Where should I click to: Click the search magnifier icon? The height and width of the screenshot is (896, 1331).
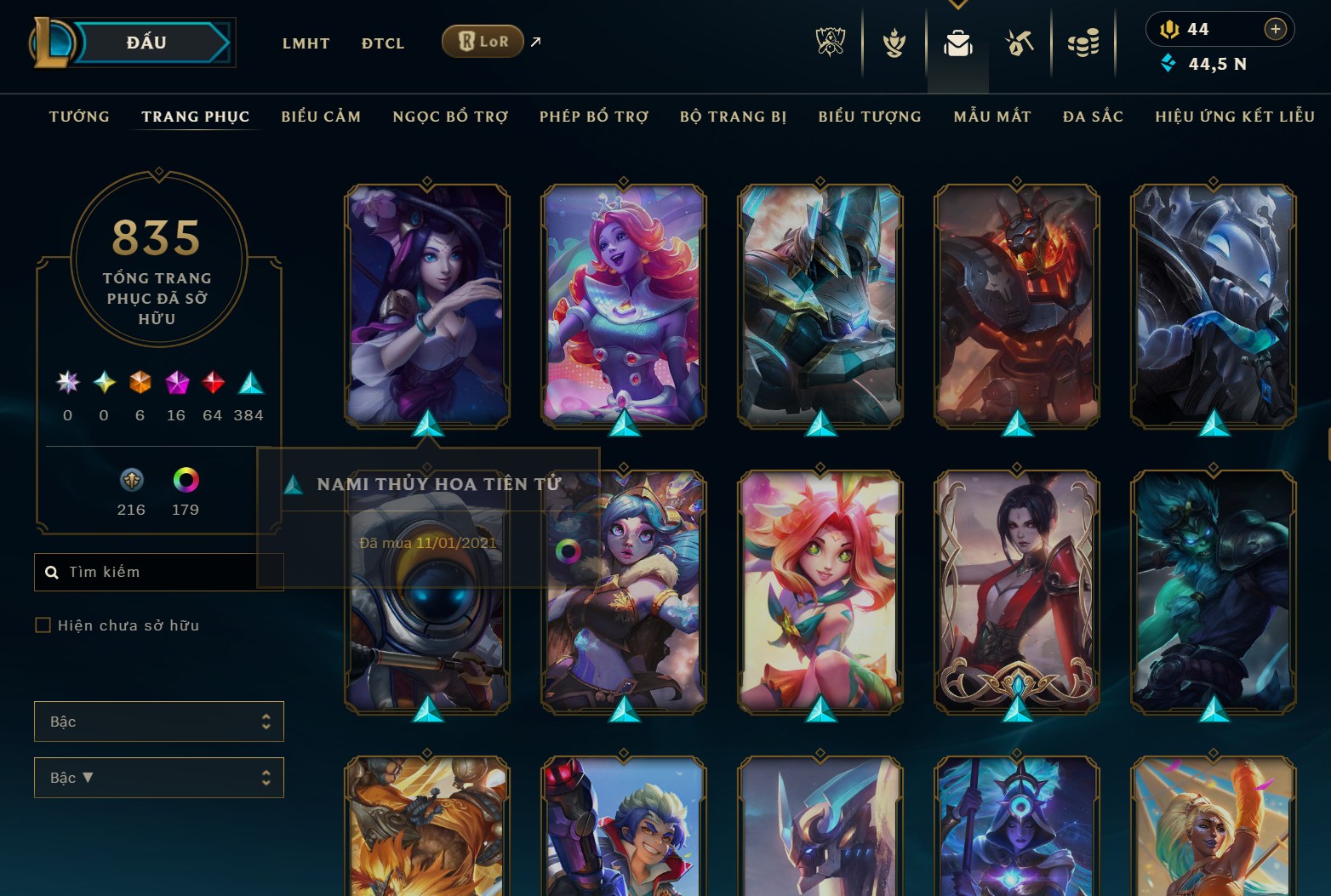53,571
